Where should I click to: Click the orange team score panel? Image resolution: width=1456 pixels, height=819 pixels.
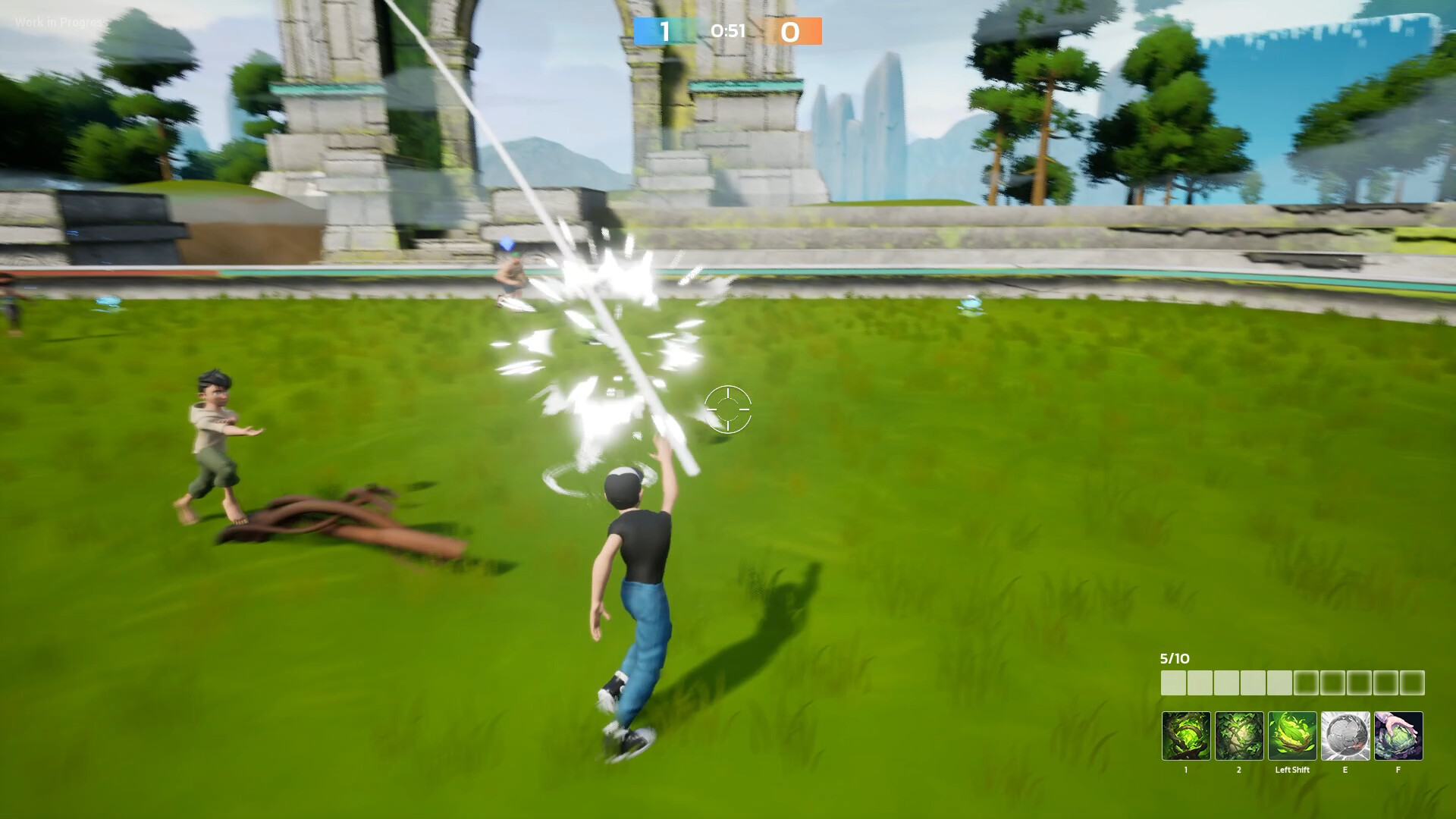coord(795,32)
